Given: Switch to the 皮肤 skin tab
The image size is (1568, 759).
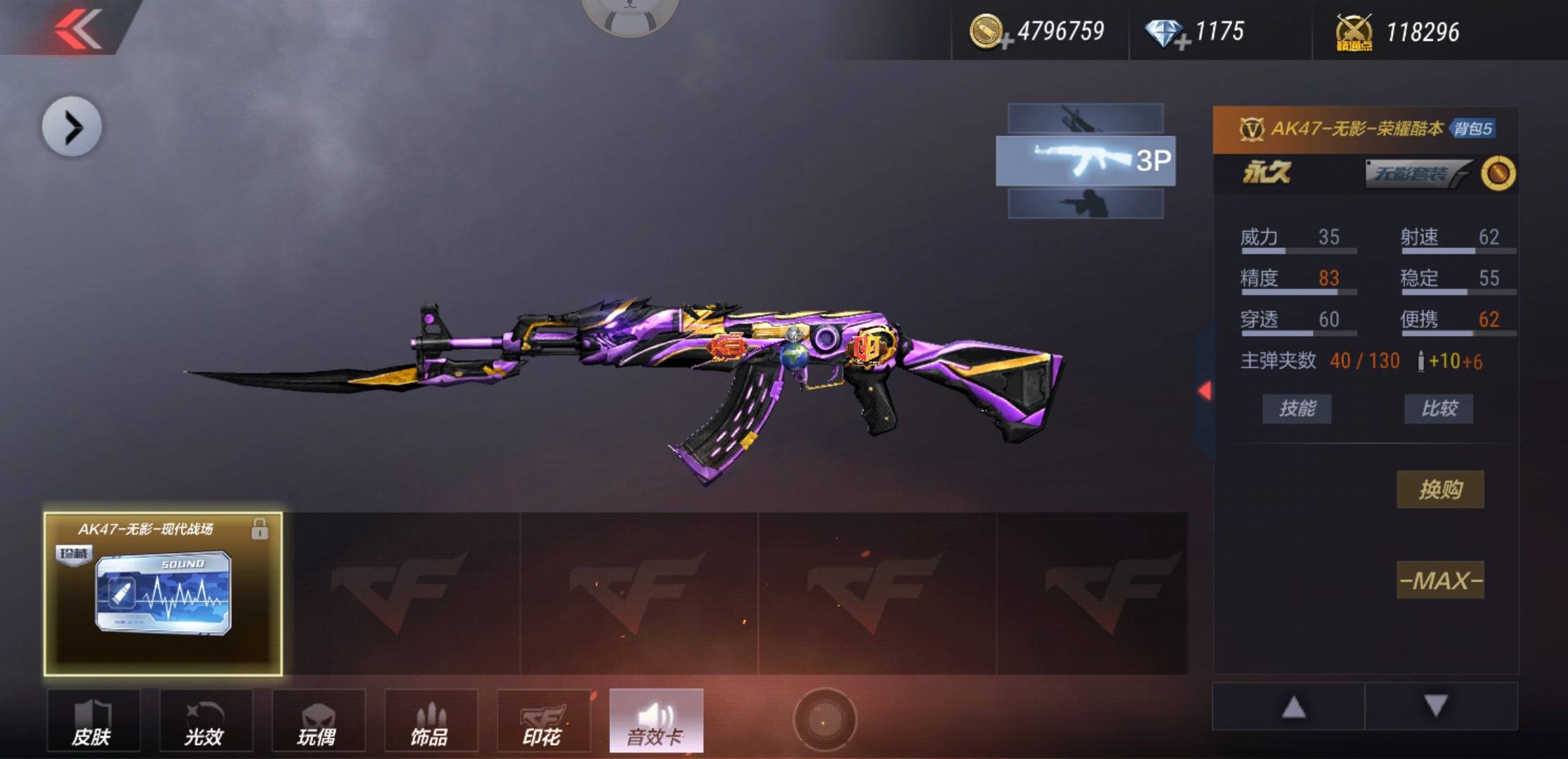Looking at the screenshot, I should point(93,721).
